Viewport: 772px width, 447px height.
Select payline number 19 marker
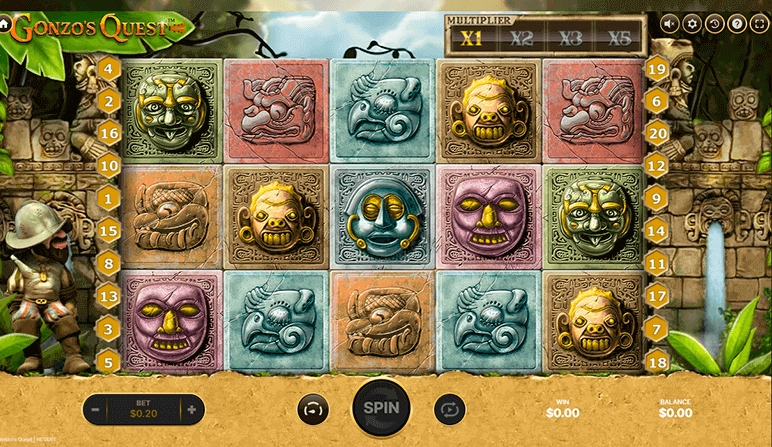pyautogui.click(x=656, y=69)
